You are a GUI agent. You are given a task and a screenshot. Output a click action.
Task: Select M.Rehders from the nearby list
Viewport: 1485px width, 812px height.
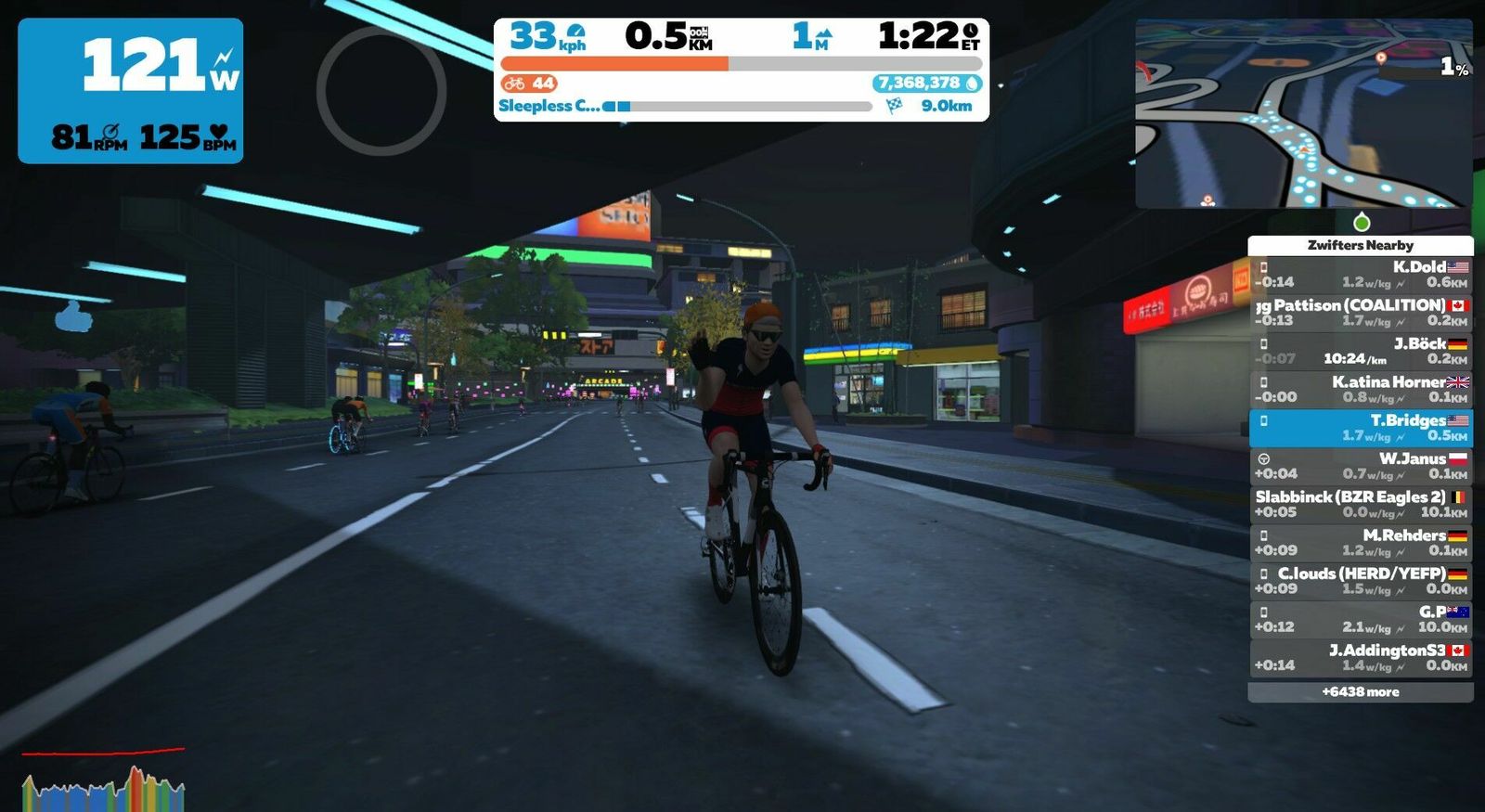tap(1360, 543)
